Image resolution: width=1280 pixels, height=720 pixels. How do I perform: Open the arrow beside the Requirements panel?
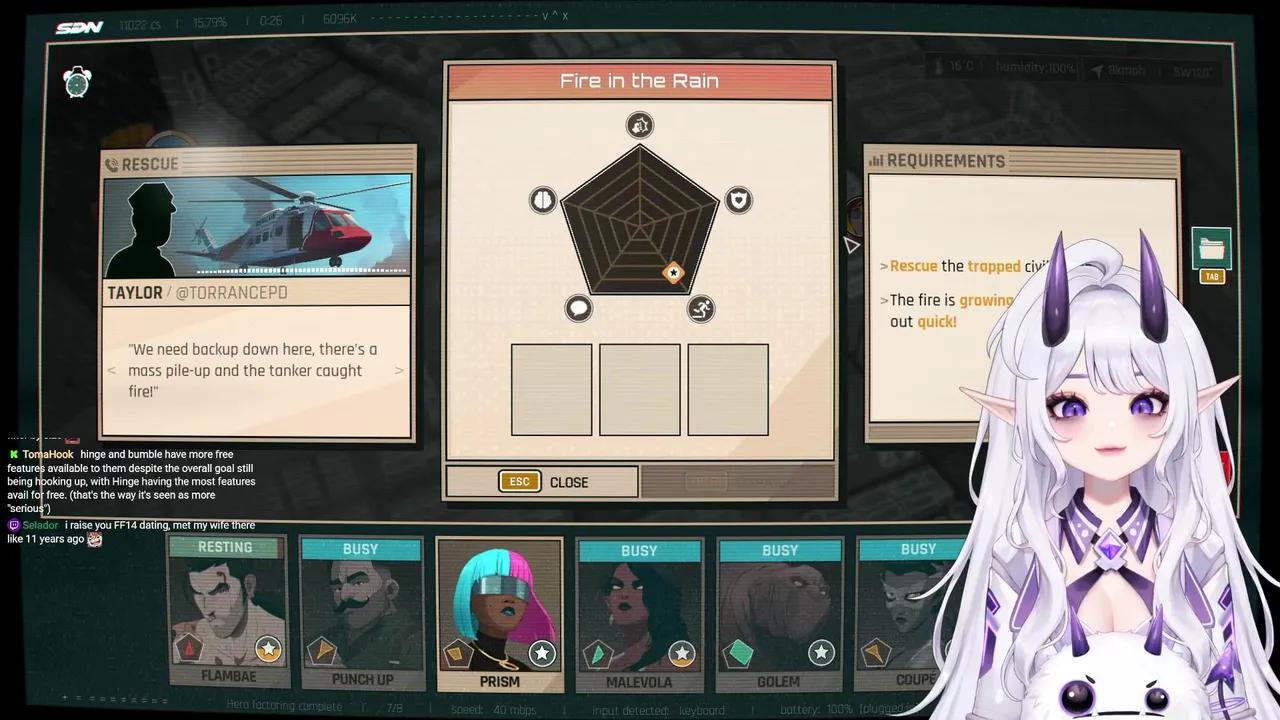pos(851,245)
